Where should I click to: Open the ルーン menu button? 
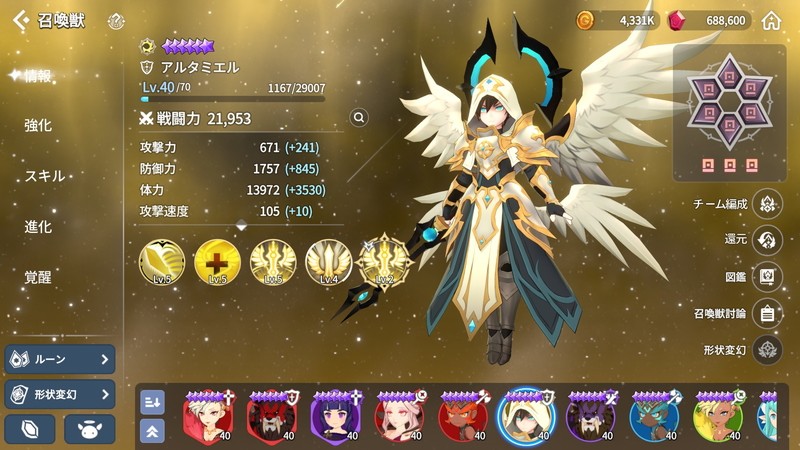tap(59, 359)
